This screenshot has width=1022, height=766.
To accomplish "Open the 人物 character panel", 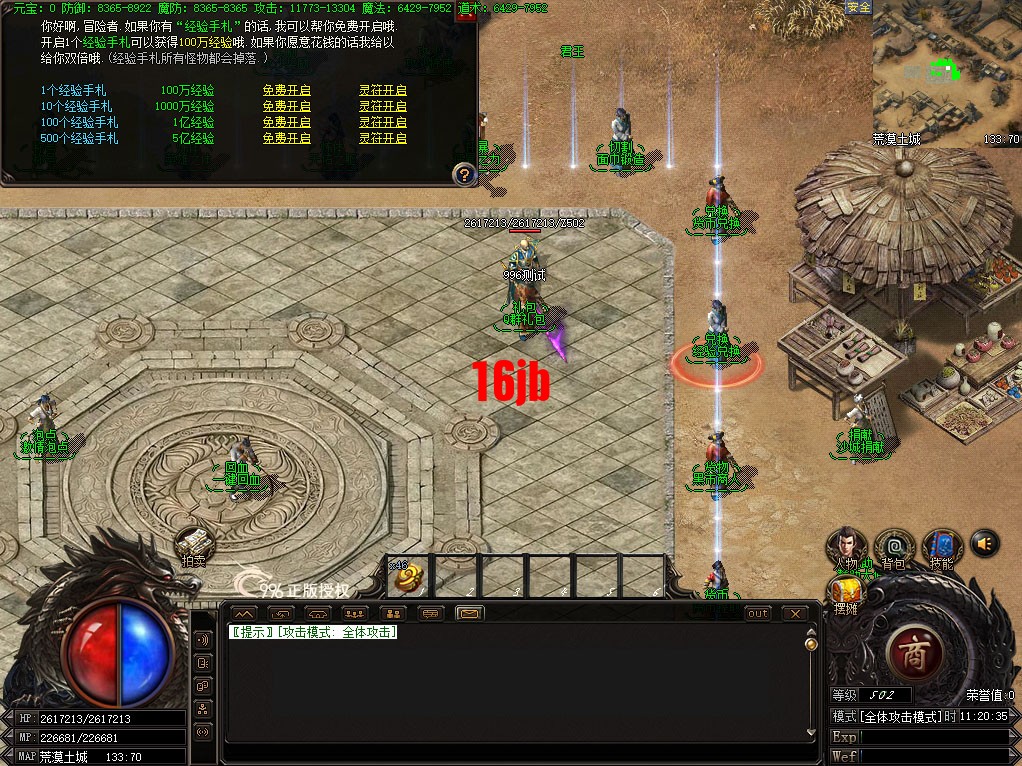I will [846, 546].
